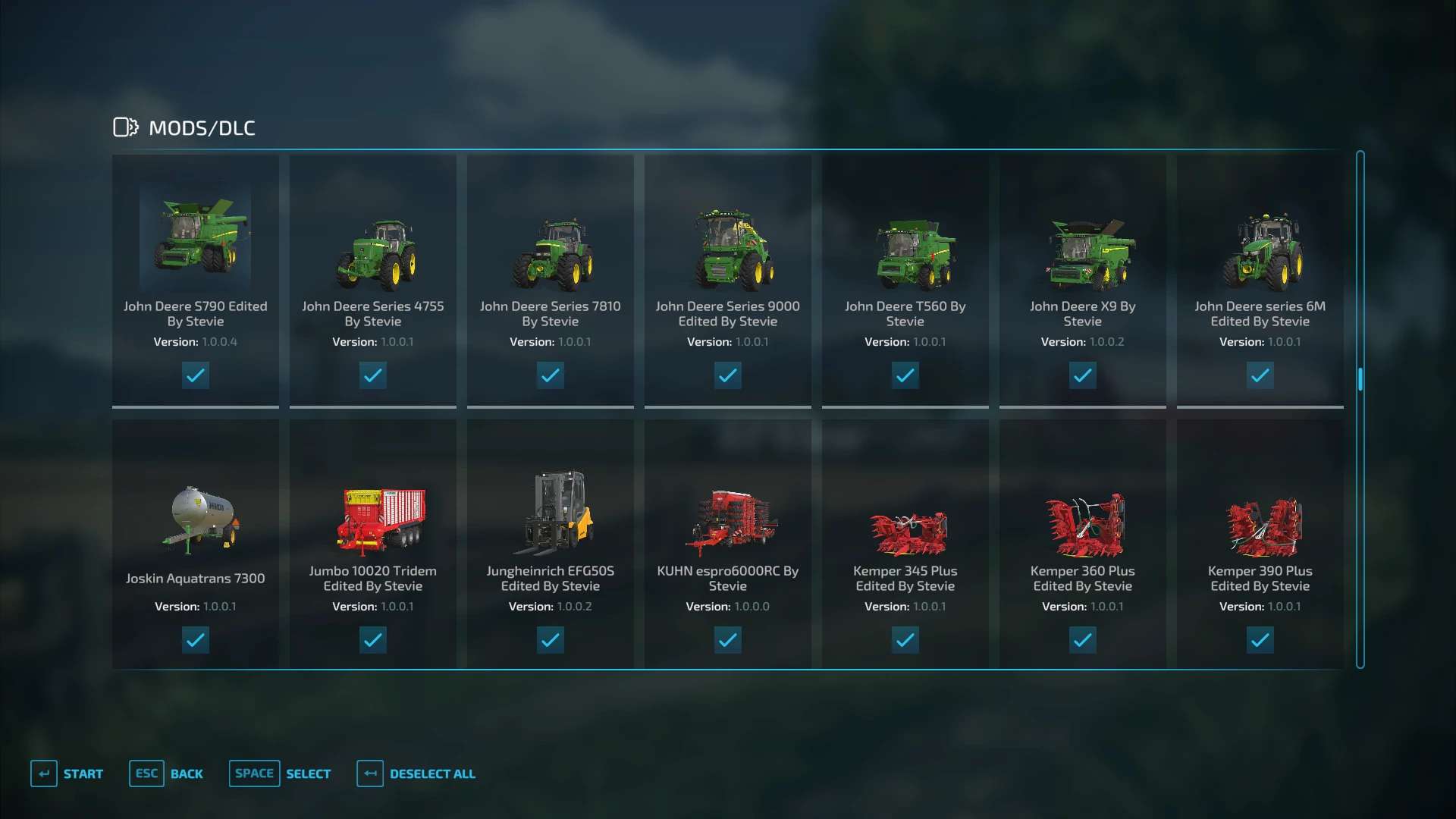Uncheck the Kemper 390 Plus checkbox
The height and width of the screenshot is (819, 1456).
(x=1260, y=640)
